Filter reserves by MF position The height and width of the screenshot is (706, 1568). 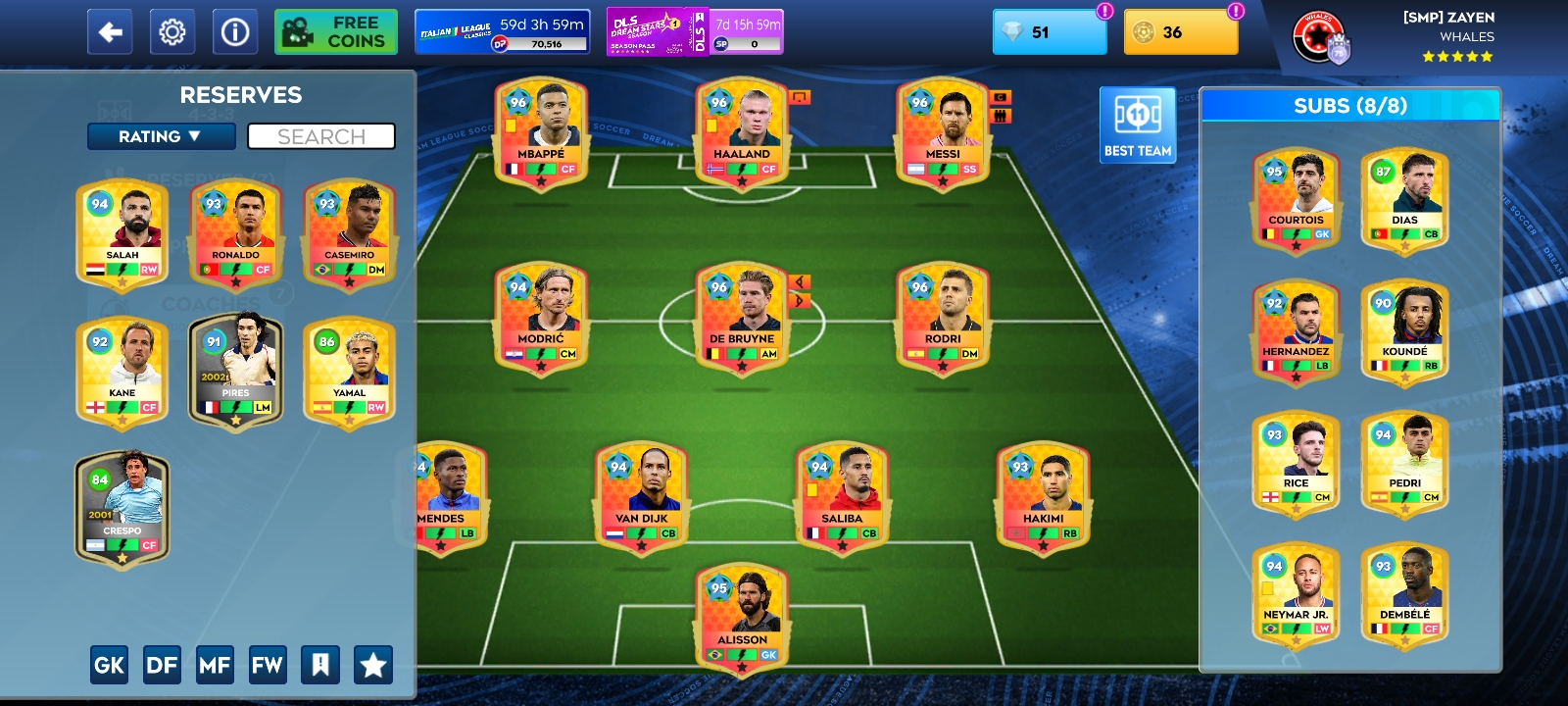tap(217, 664)
